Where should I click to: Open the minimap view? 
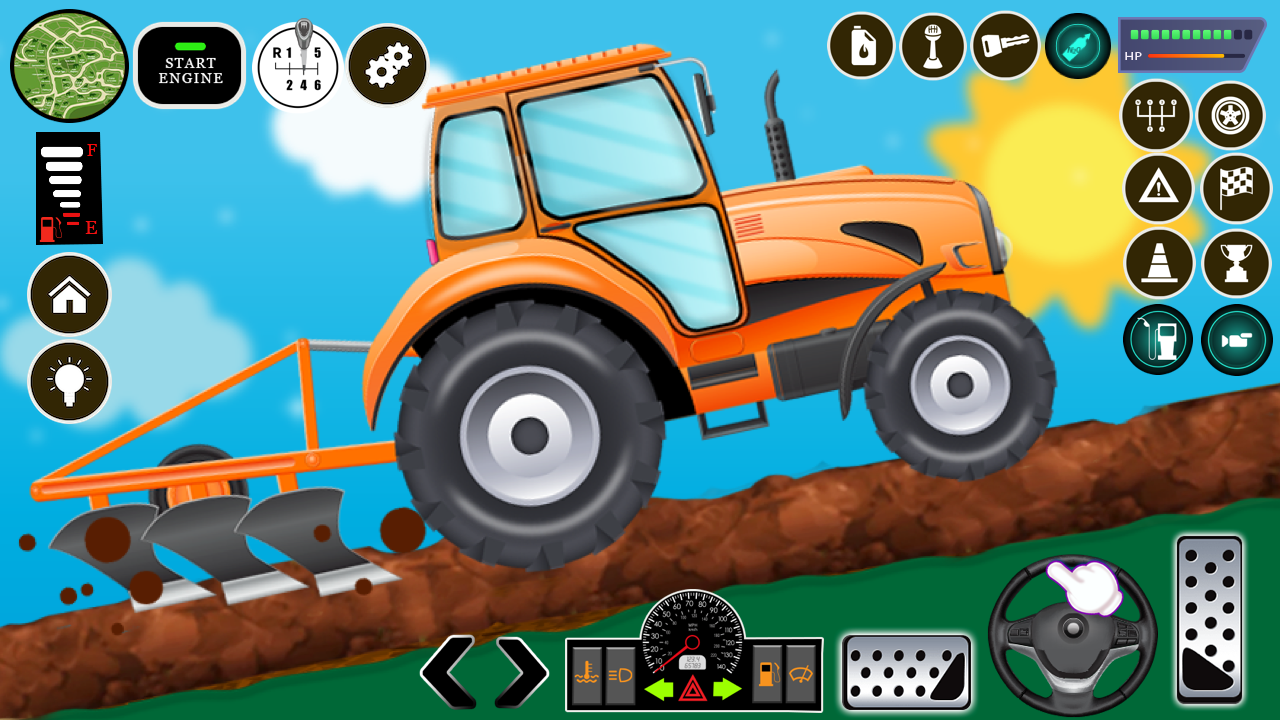[x=68, y=65]
